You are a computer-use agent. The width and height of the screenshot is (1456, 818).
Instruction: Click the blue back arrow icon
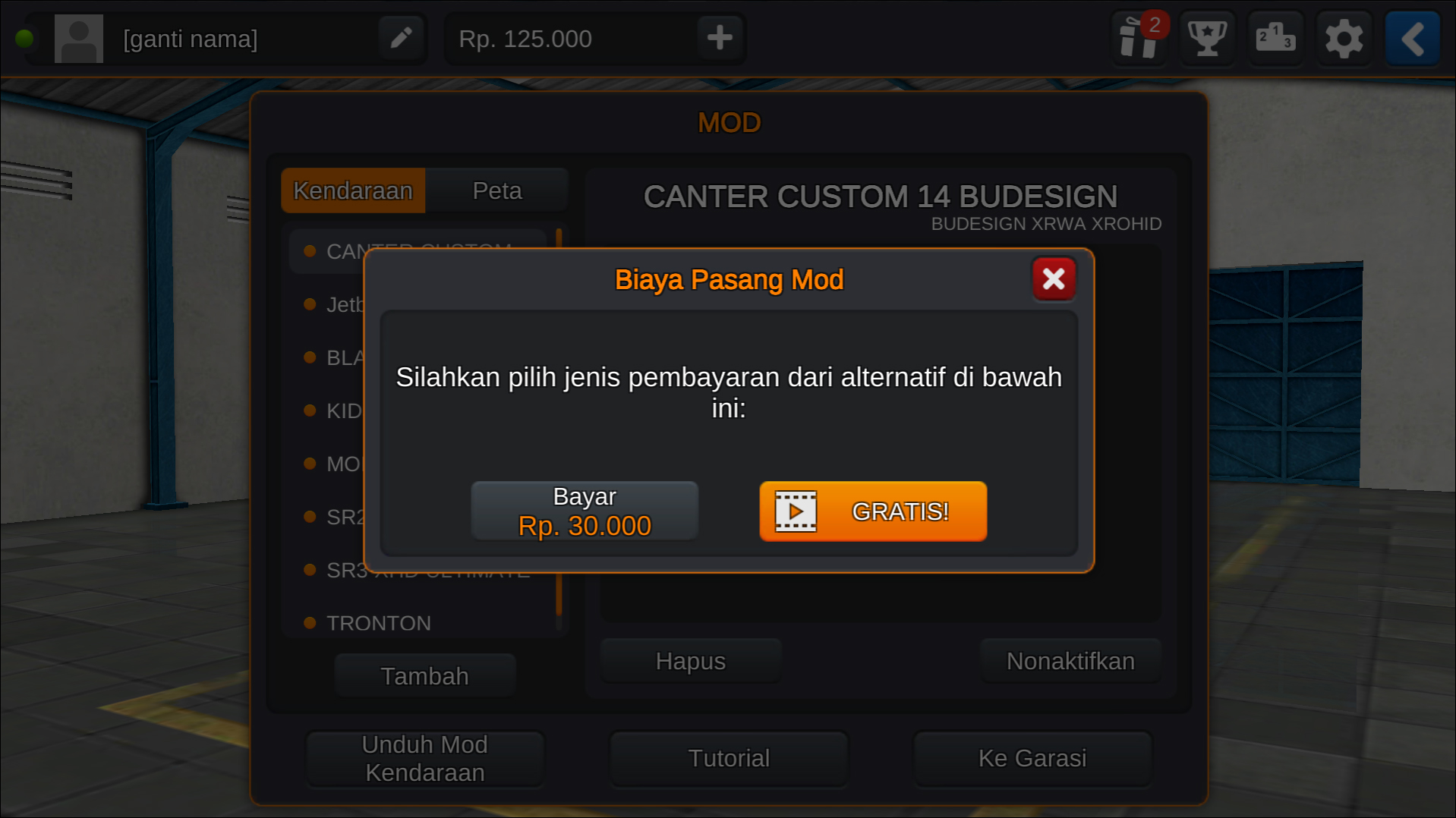pyautogui.click(x=1412, y=38)
